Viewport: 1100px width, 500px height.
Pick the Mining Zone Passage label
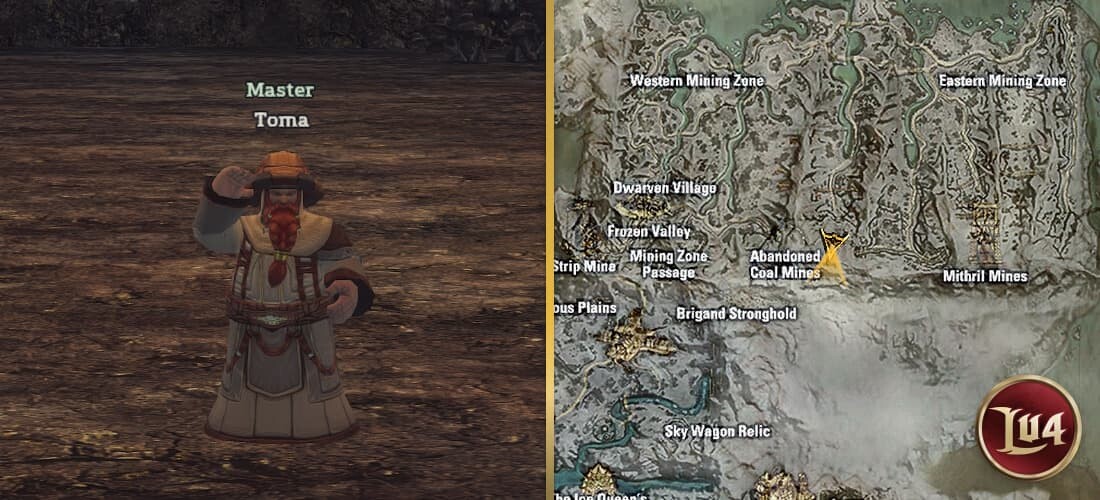point(668,264)
